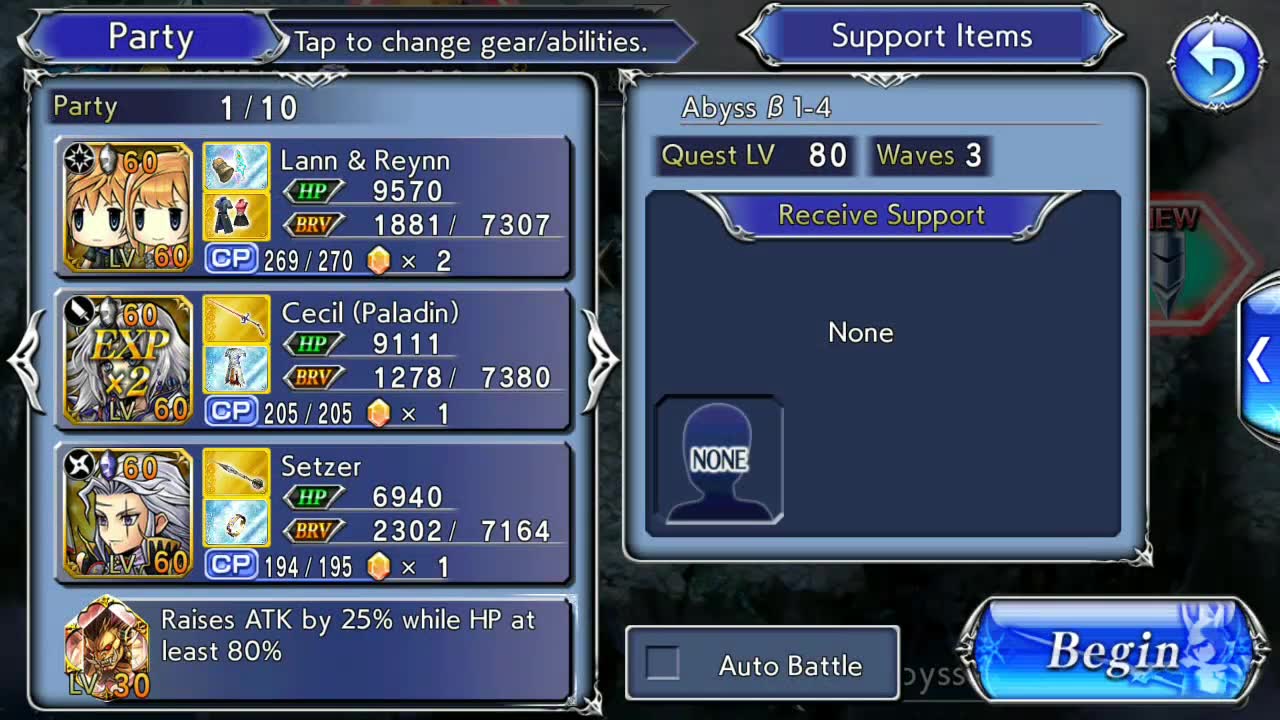Viewport: 1280px width, 720px height.
Task: Expand the side panel arrow tab
Action: 1258,361
